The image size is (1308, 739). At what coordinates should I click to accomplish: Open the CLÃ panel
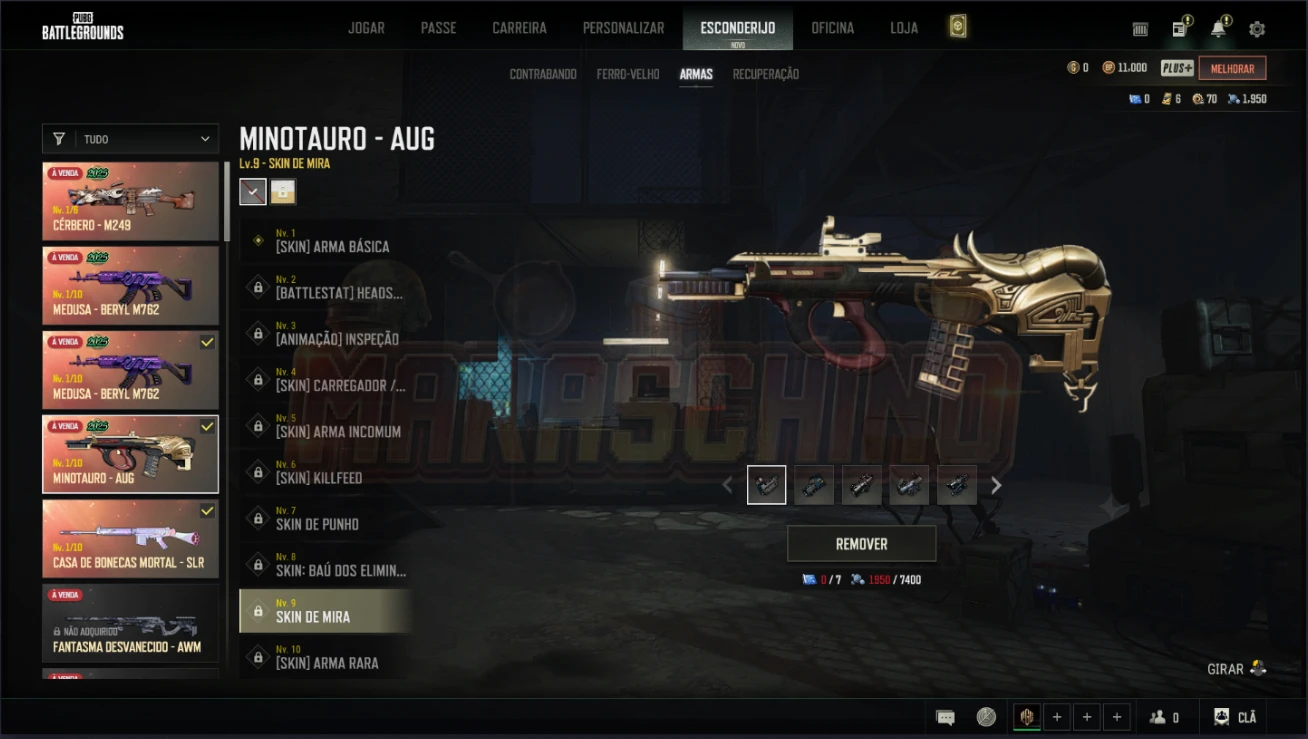[1235, 717]
